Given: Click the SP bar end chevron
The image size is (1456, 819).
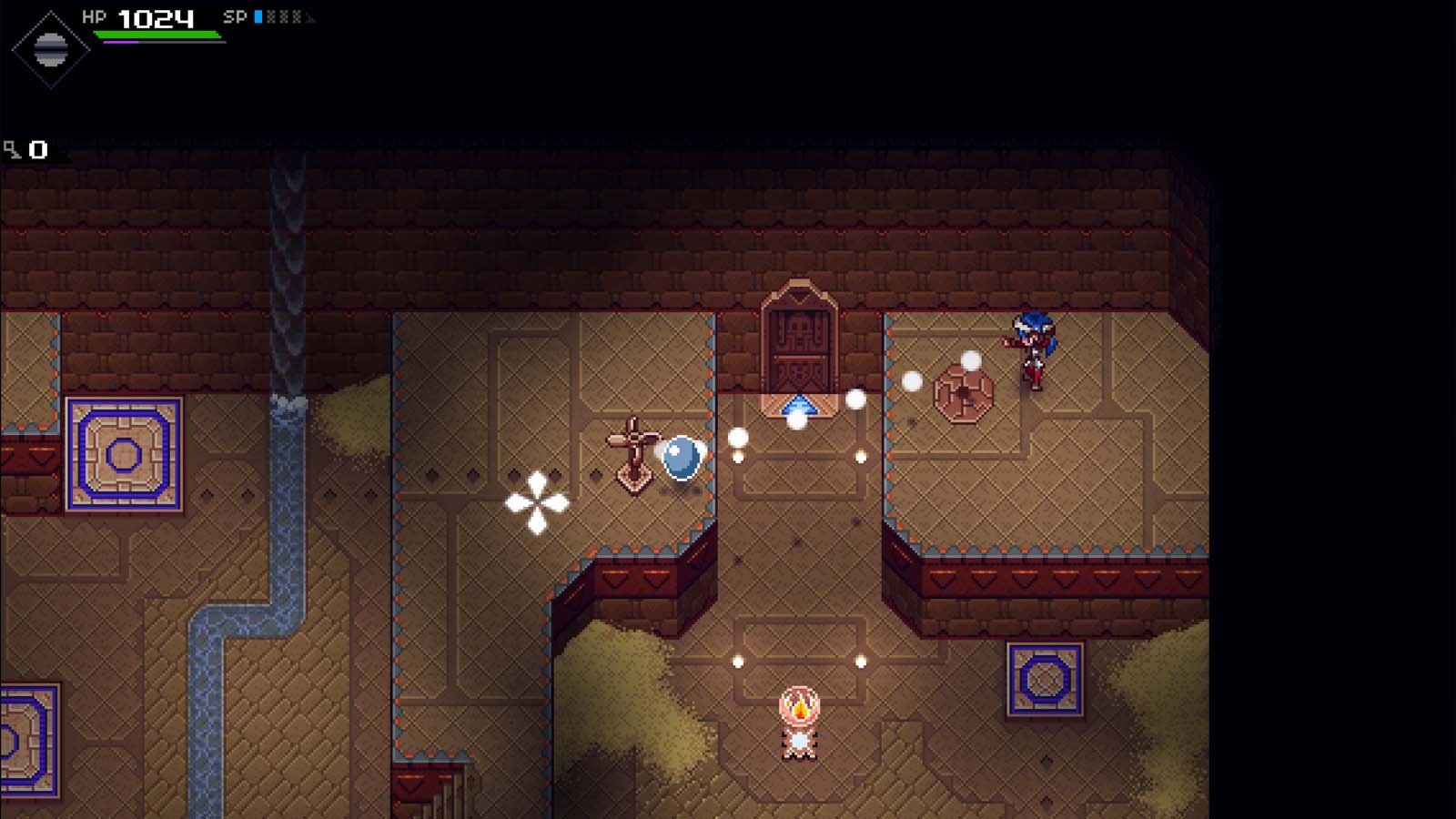Looking at the screenshot, I should (309, 15).
